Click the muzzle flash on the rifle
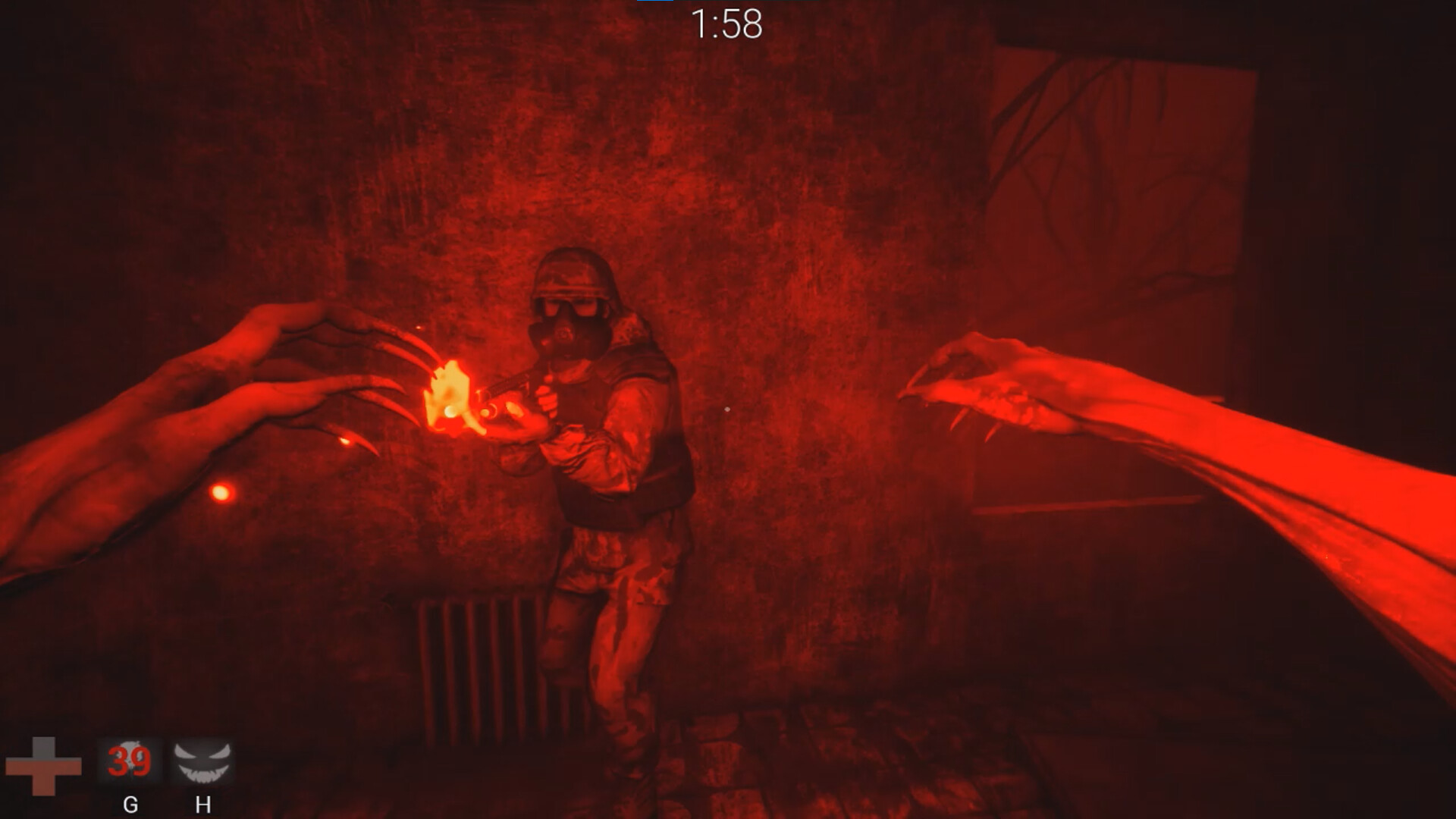Image resolution: width=1456 pixels, height=819 pixels. [449, 396]
